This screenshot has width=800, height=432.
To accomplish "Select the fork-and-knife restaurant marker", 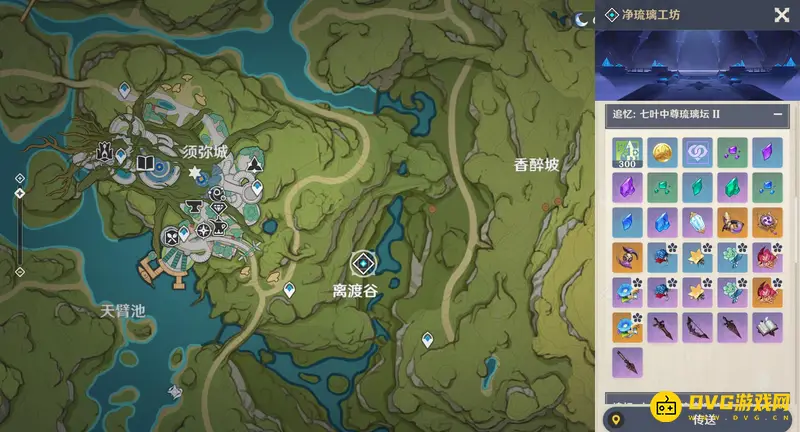I will tap(171, 238).
